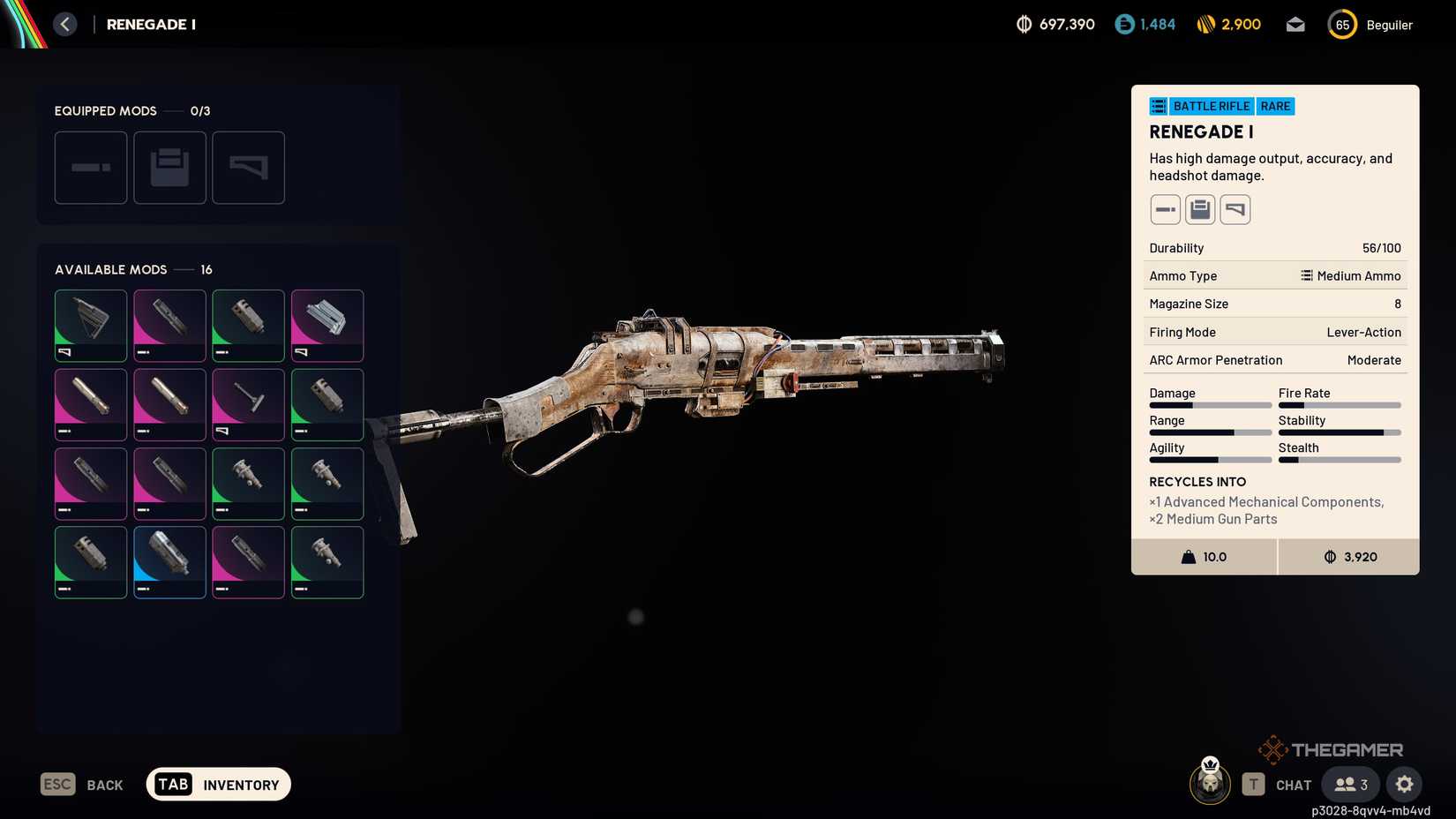Open the settings gear at bottom right
This screenshot has width=1456, height=819.
coord(1404,784)
